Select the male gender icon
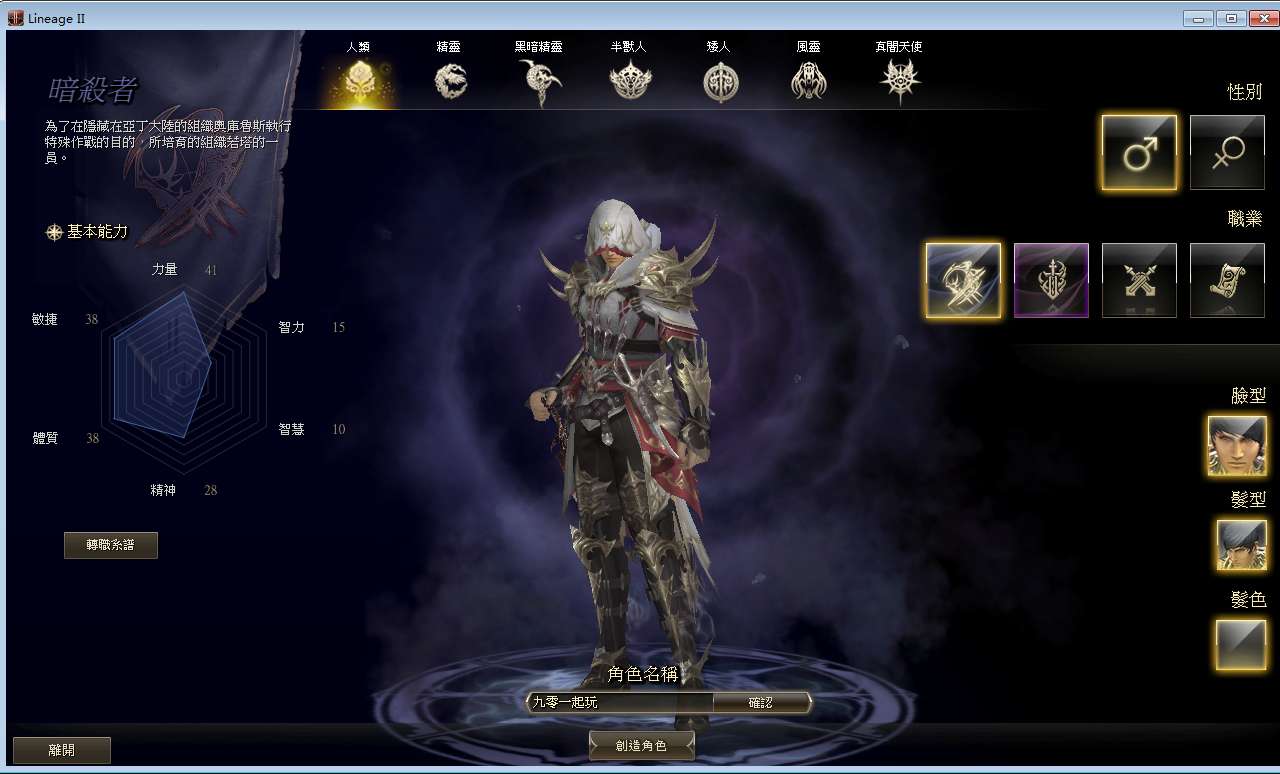The width and height of the screenshot is (1280, 774). click(1139, 152)
